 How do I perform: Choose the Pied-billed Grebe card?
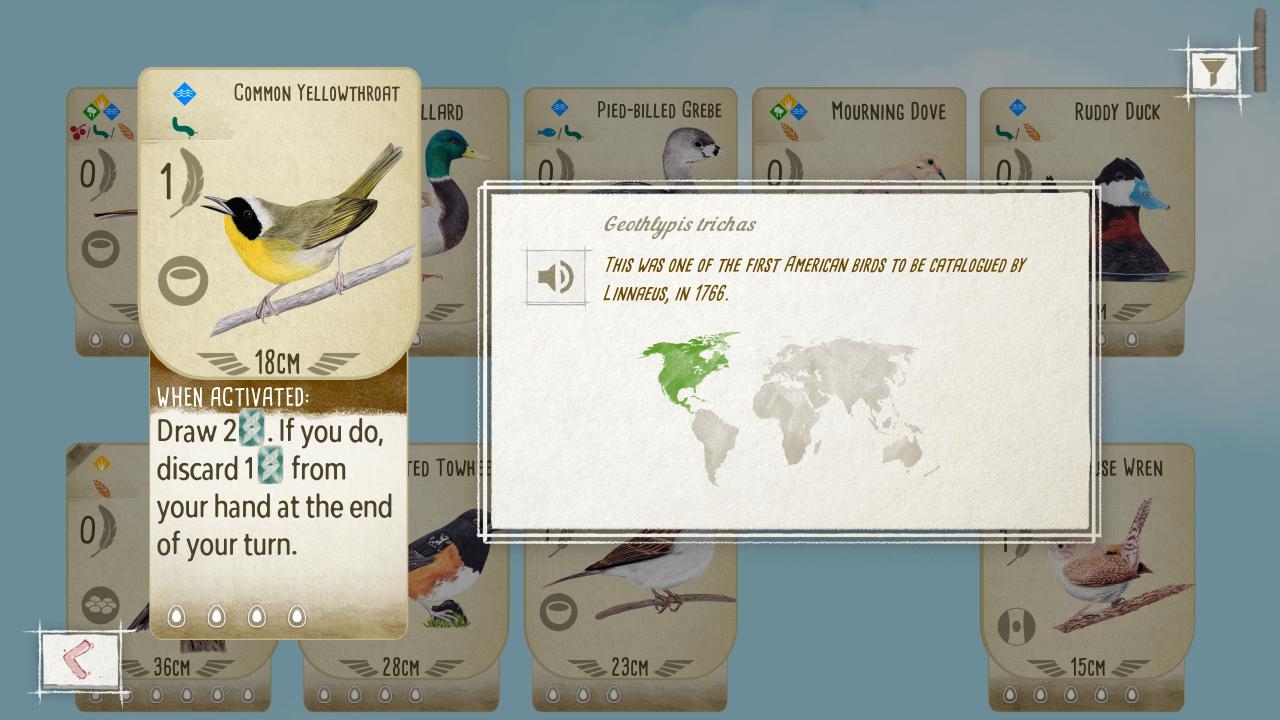pyautogui.click(x=630, y=140)
